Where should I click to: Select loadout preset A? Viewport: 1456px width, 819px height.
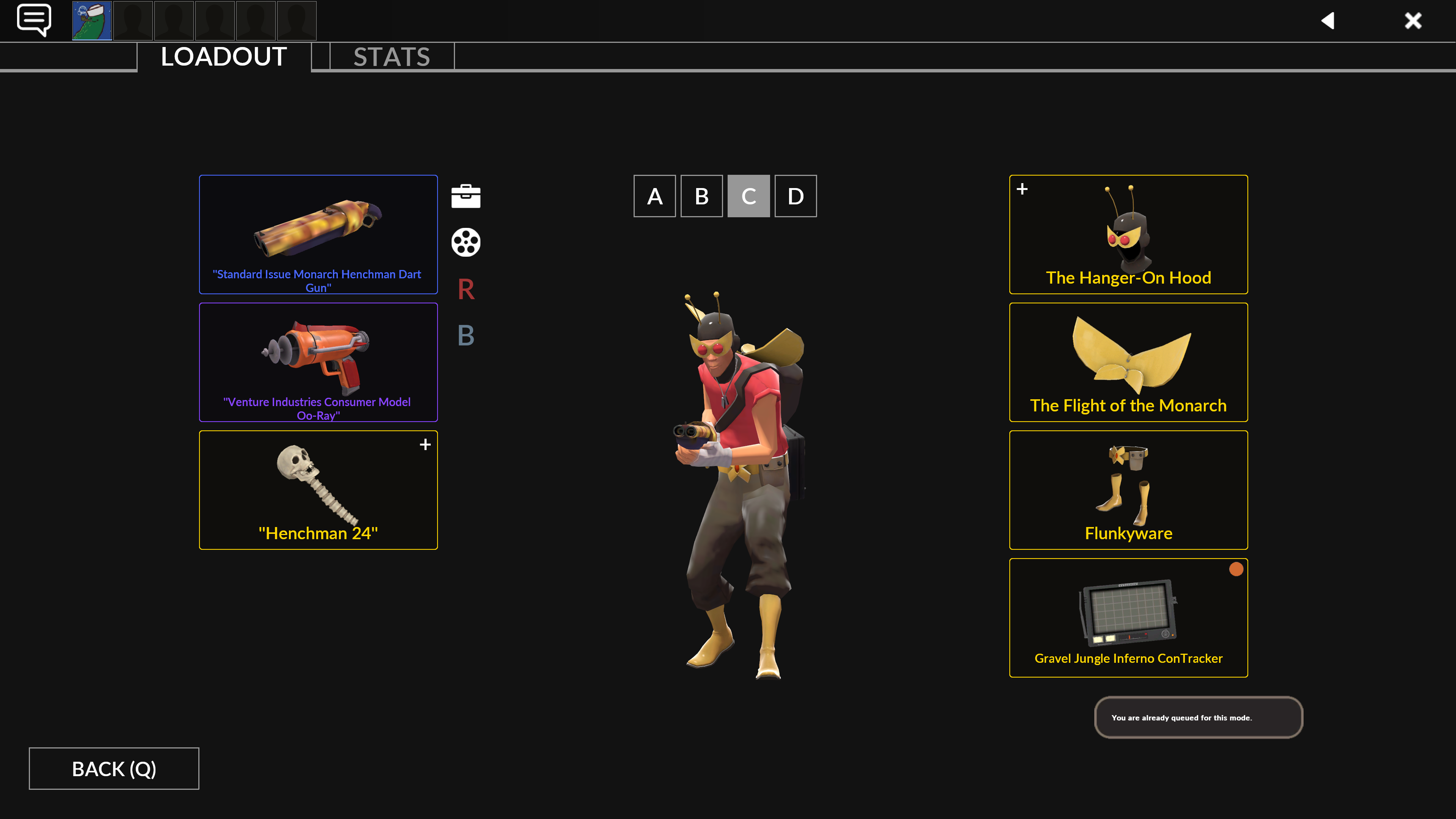click(x=654, y=196)
